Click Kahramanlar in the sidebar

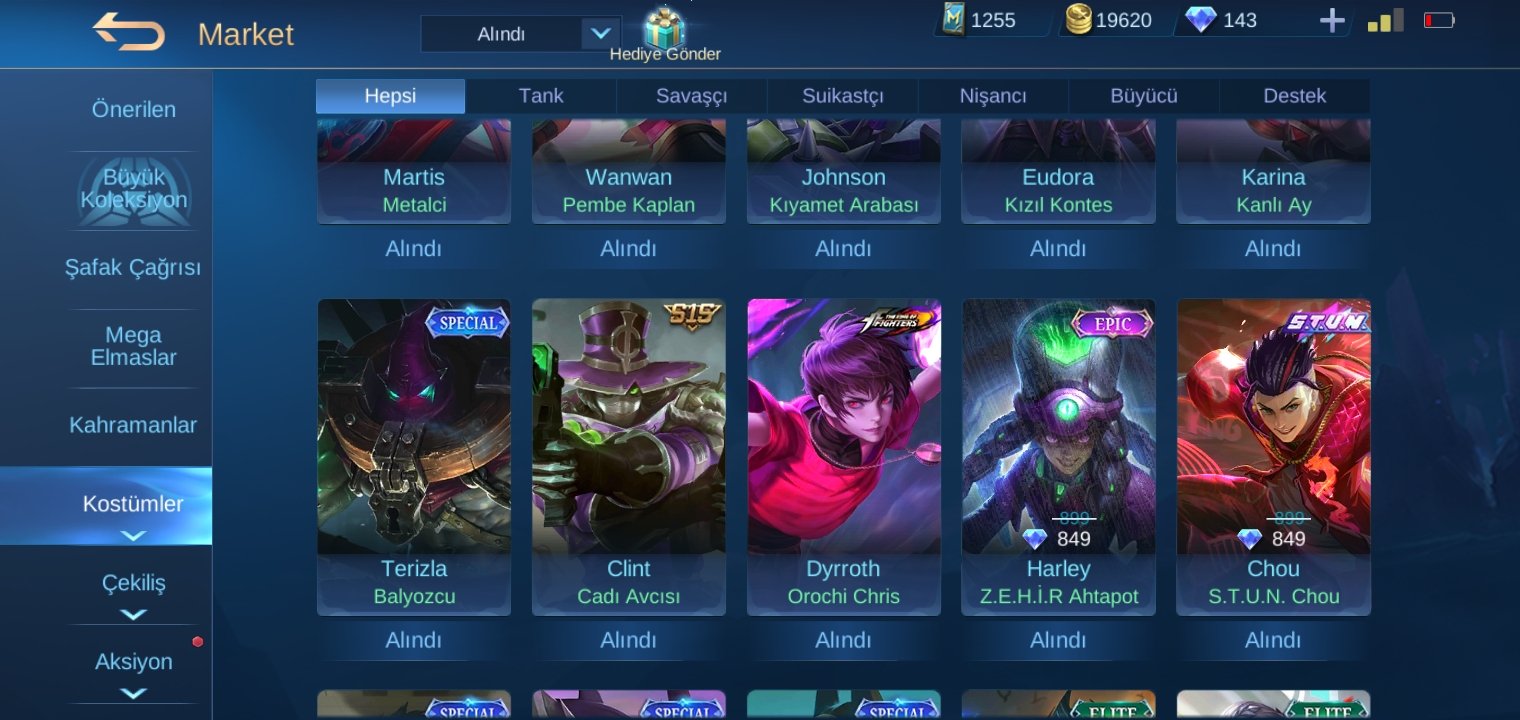(x=133, y=424)
